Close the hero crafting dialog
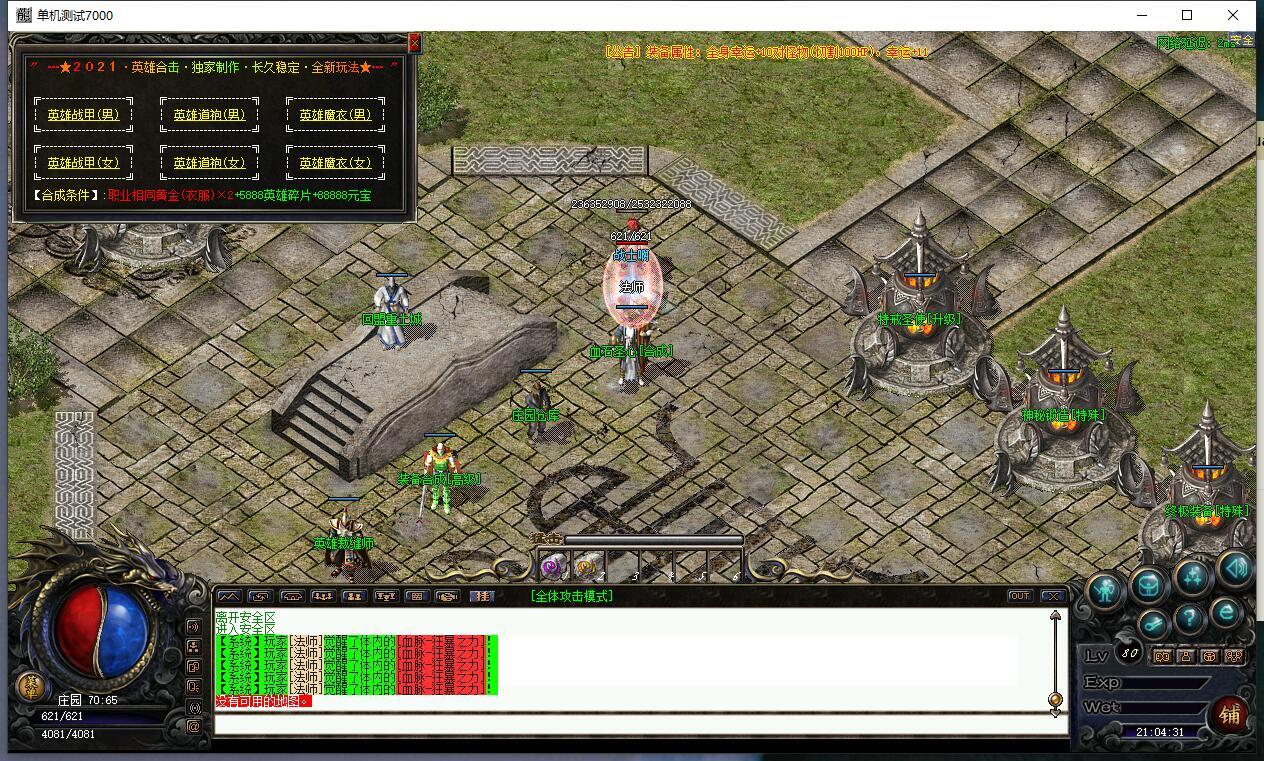 [x=415, y=43]
